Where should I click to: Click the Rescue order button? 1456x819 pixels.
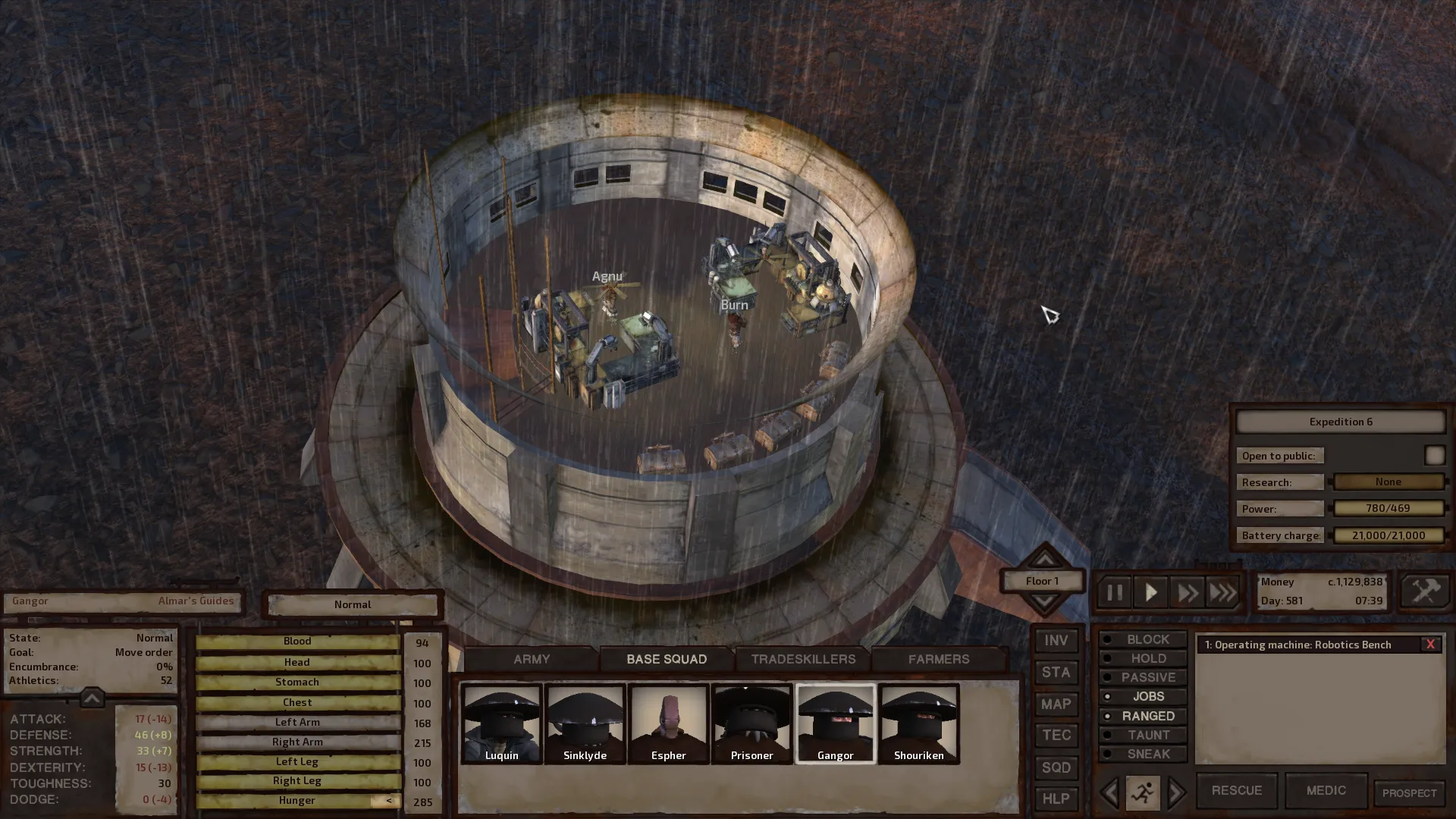pyautogui.click(x=1236, y=790)
